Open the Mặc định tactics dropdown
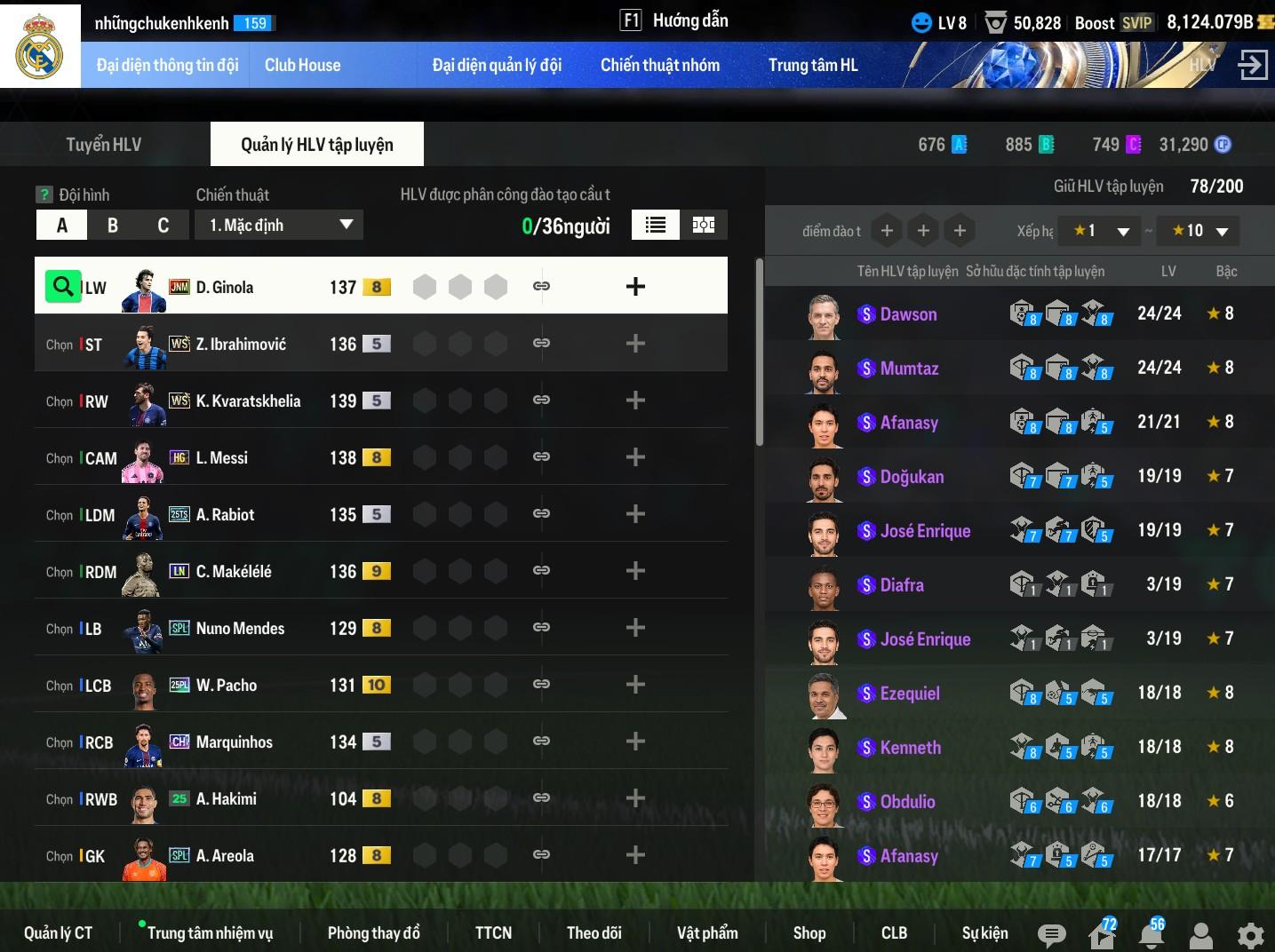Screen dimensions: 1275x952 [280, 226]
